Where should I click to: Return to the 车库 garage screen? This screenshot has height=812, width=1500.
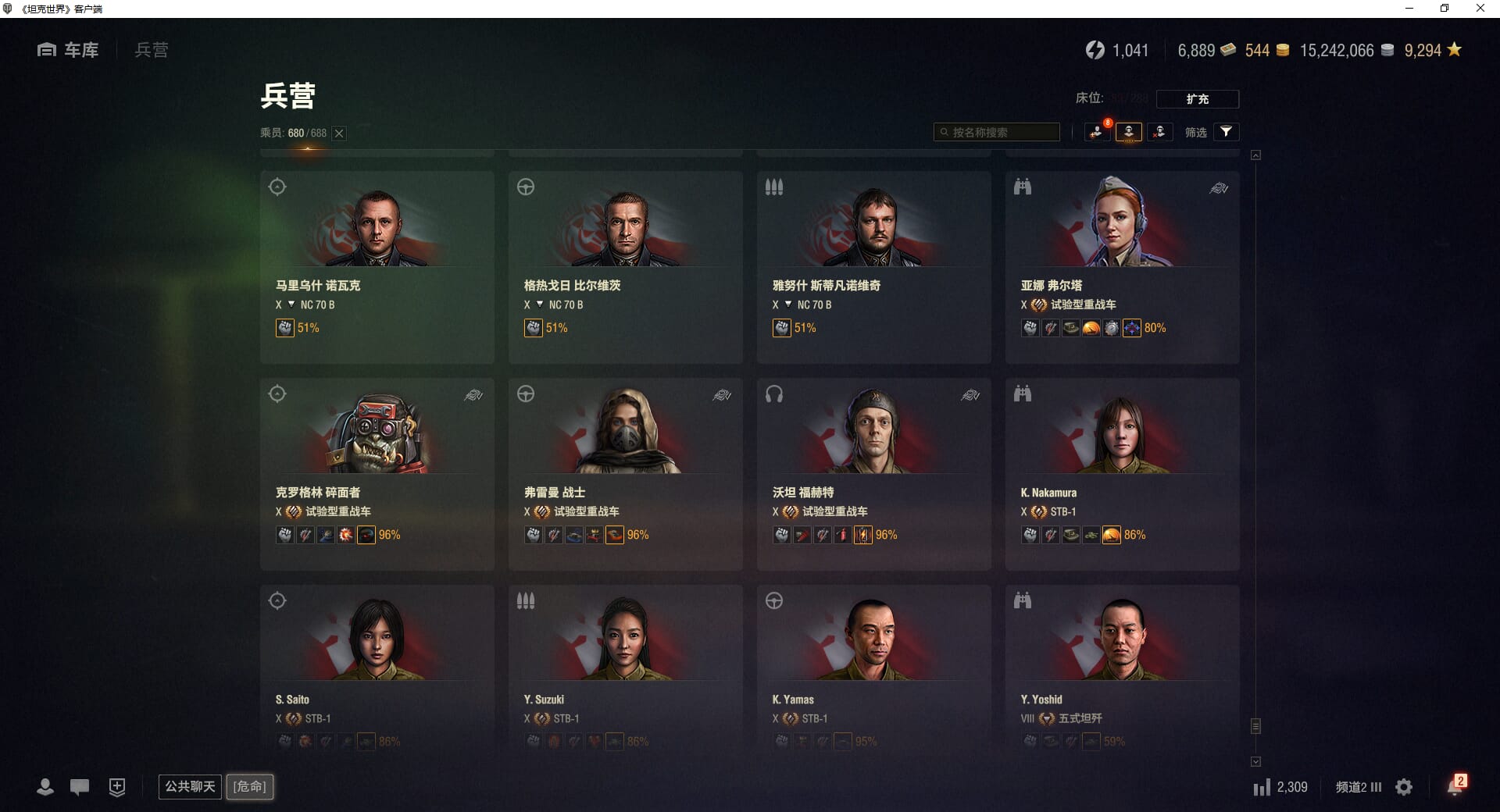click(x=69, y=50)
